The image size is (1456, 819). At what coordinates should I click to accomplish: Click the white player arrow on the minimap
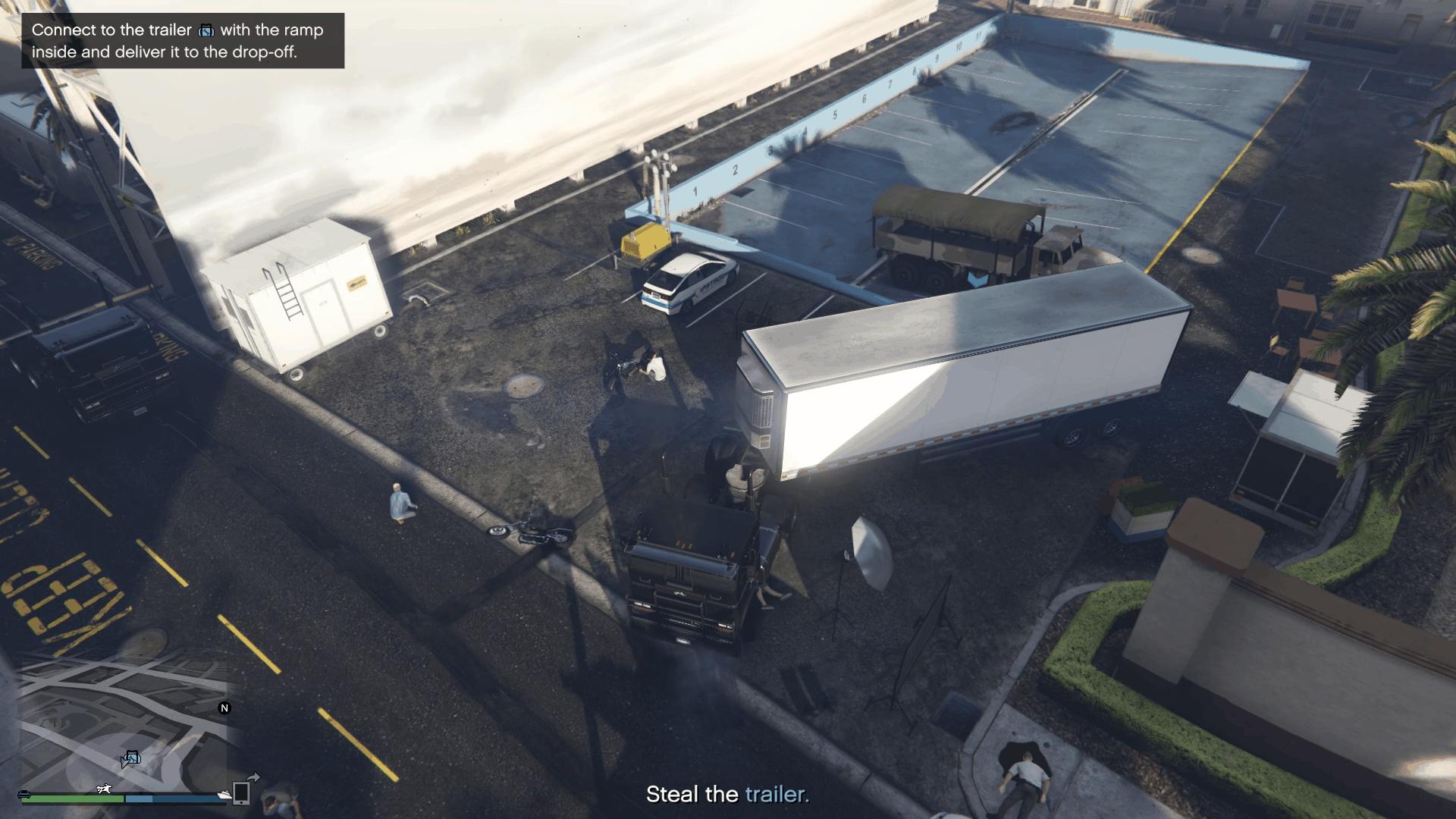coord(124,764)
